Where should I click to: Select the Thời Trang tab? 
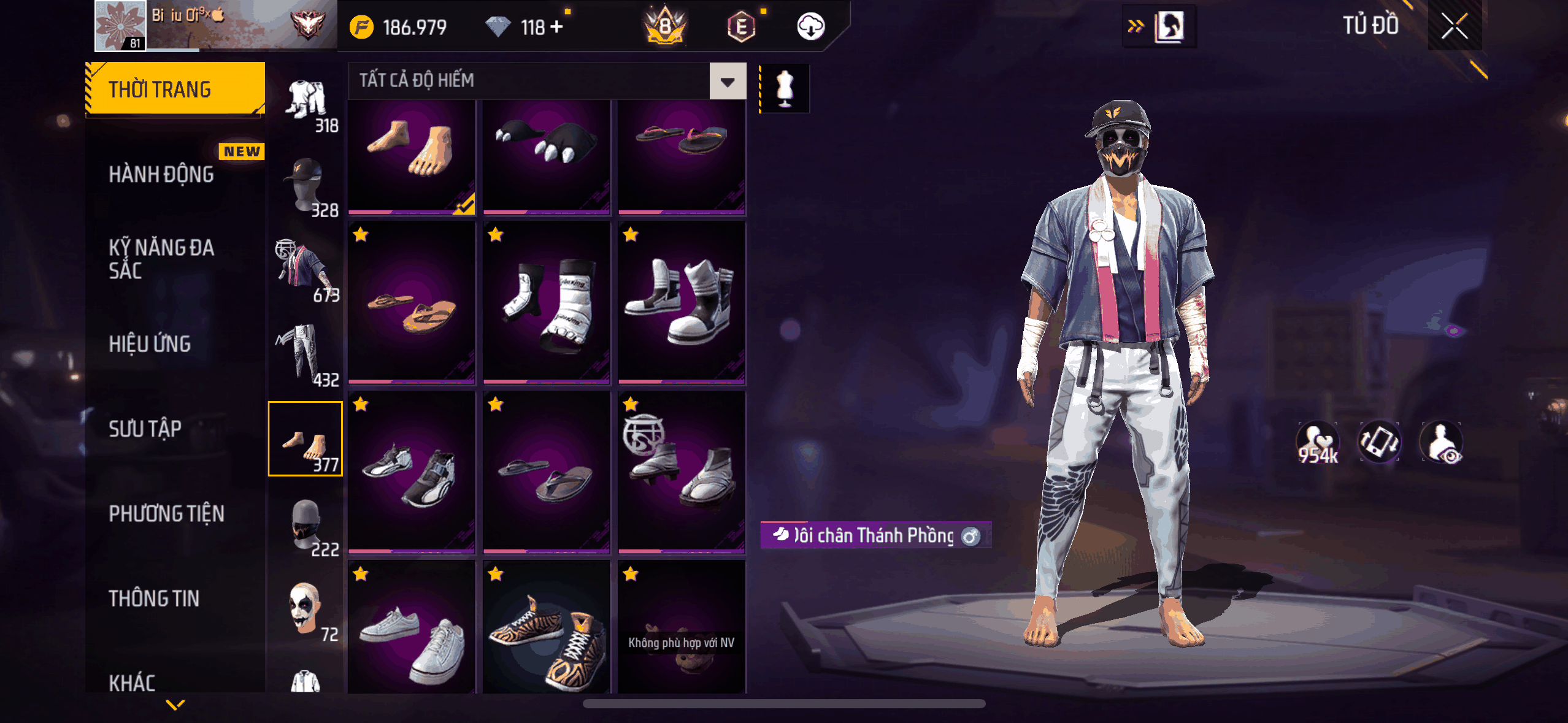pos(175,90)
